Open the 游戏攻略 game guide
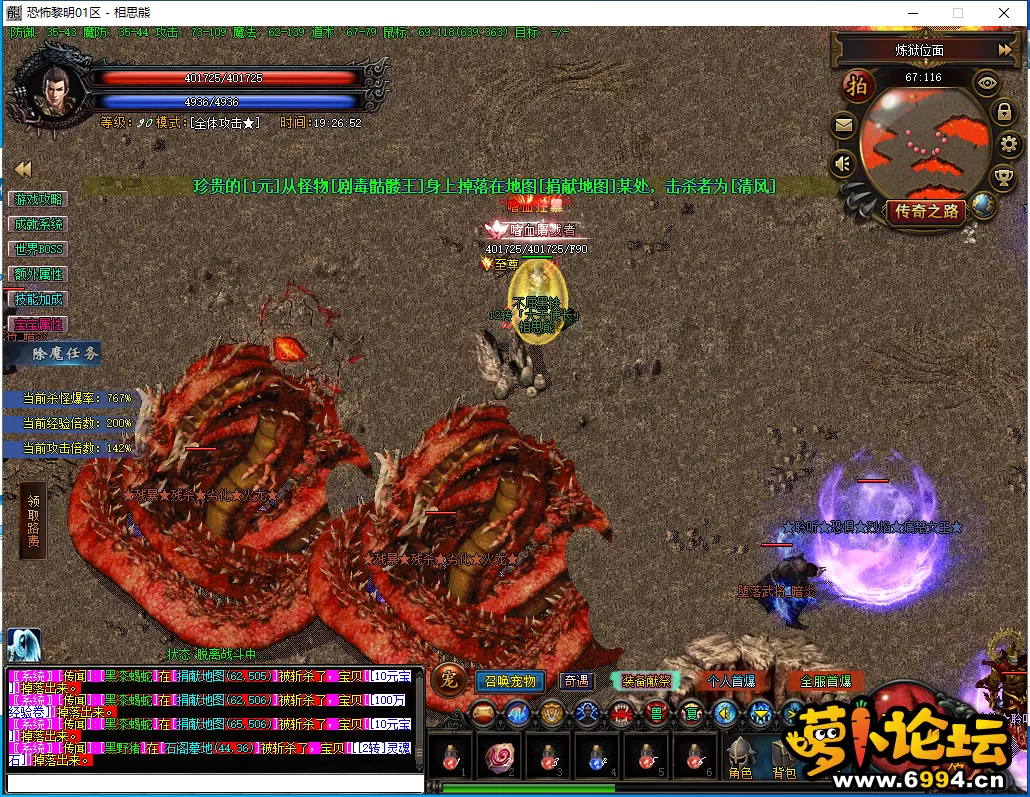This screenshot has width=1030, height=797. pos(38,200)
